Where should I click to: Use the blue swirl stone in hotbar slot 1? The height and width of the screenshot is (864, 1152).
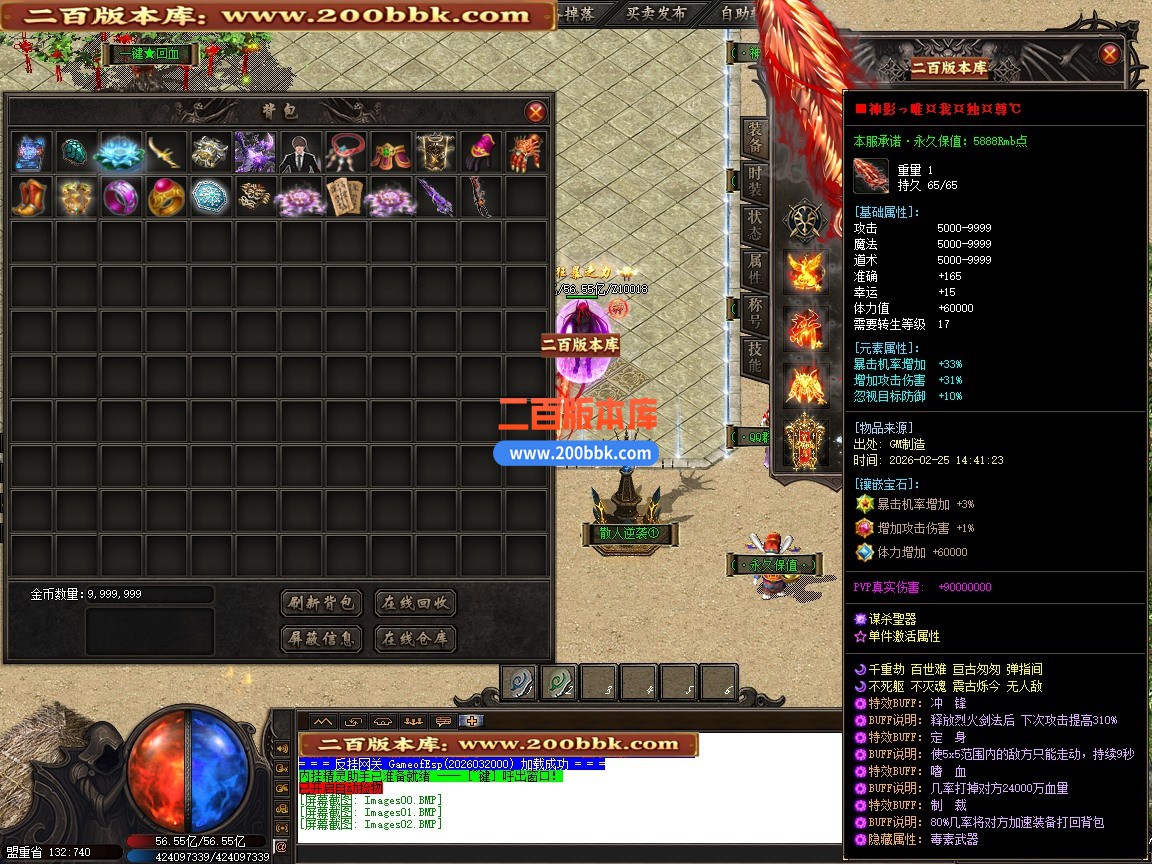coord(520,683)
